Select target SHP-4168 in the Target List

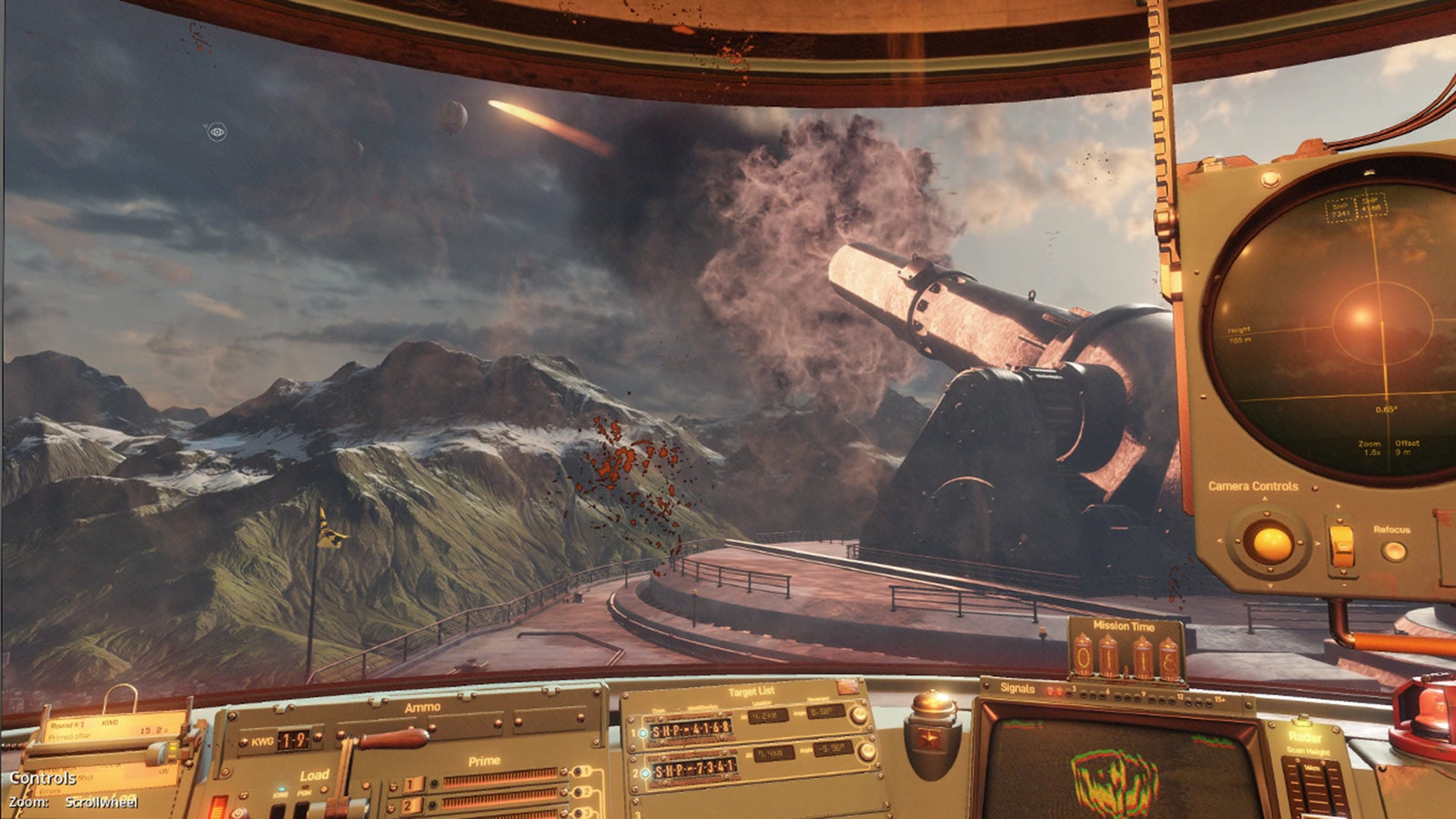692,730
